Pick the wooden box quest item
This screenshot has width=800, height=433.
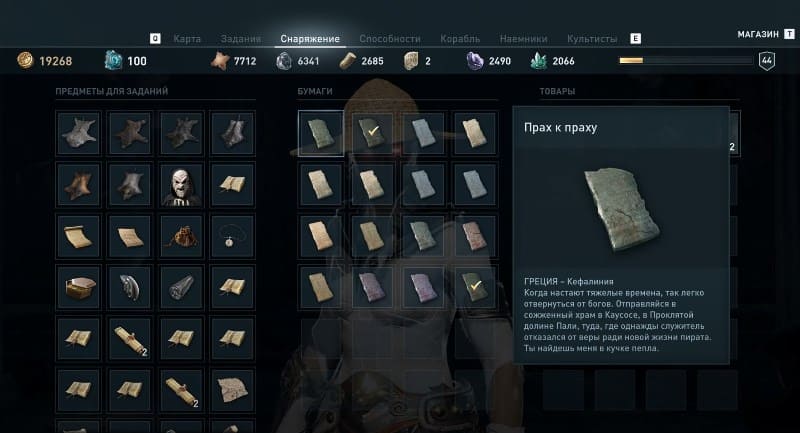(x=78, y=289)
